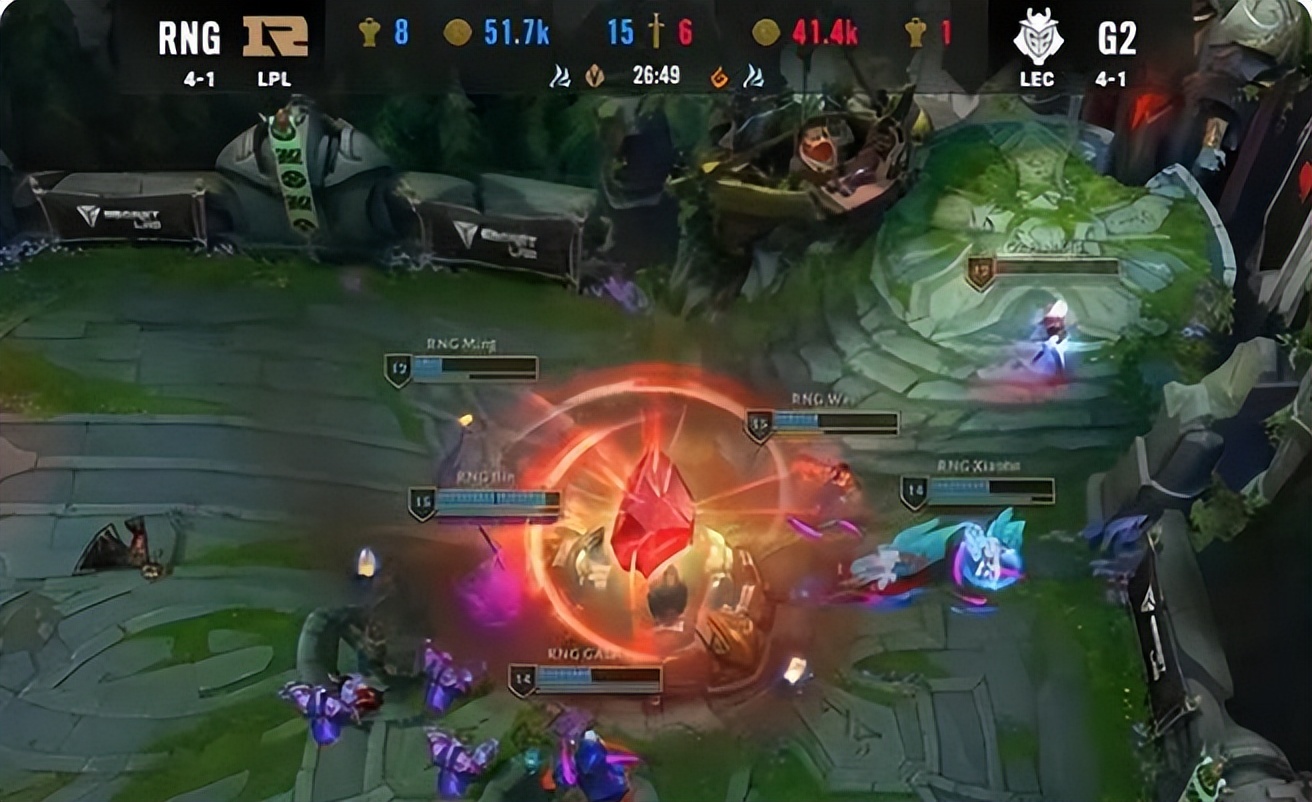Select the blue side turret icon
Viewport: 1312px width, 802px height.
[x=371, y=30]
